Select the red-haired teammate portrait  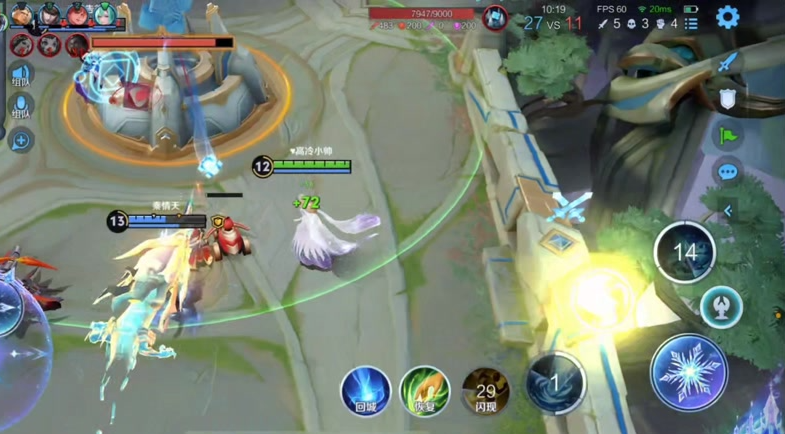point(76,13)
